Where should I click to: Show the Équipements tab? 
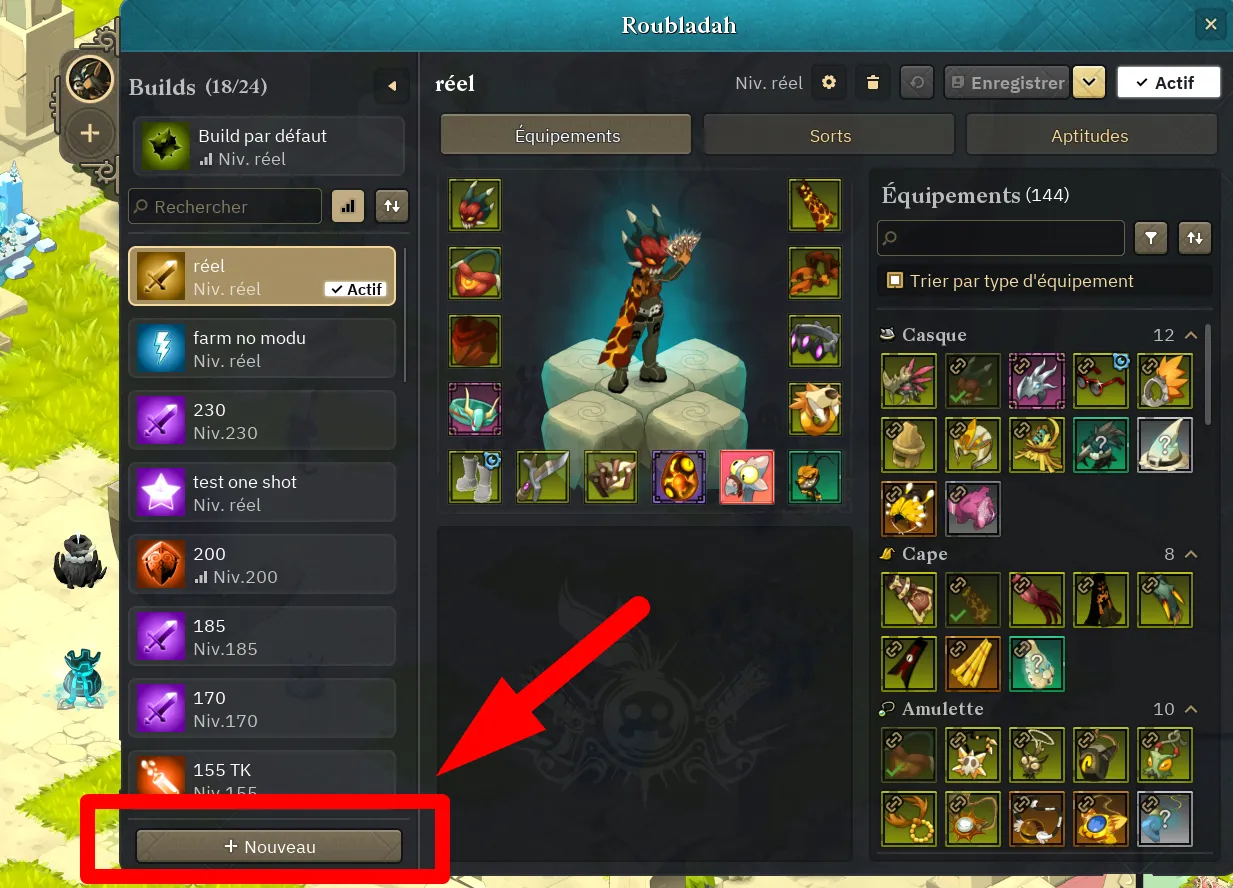[x=567, y=136]
